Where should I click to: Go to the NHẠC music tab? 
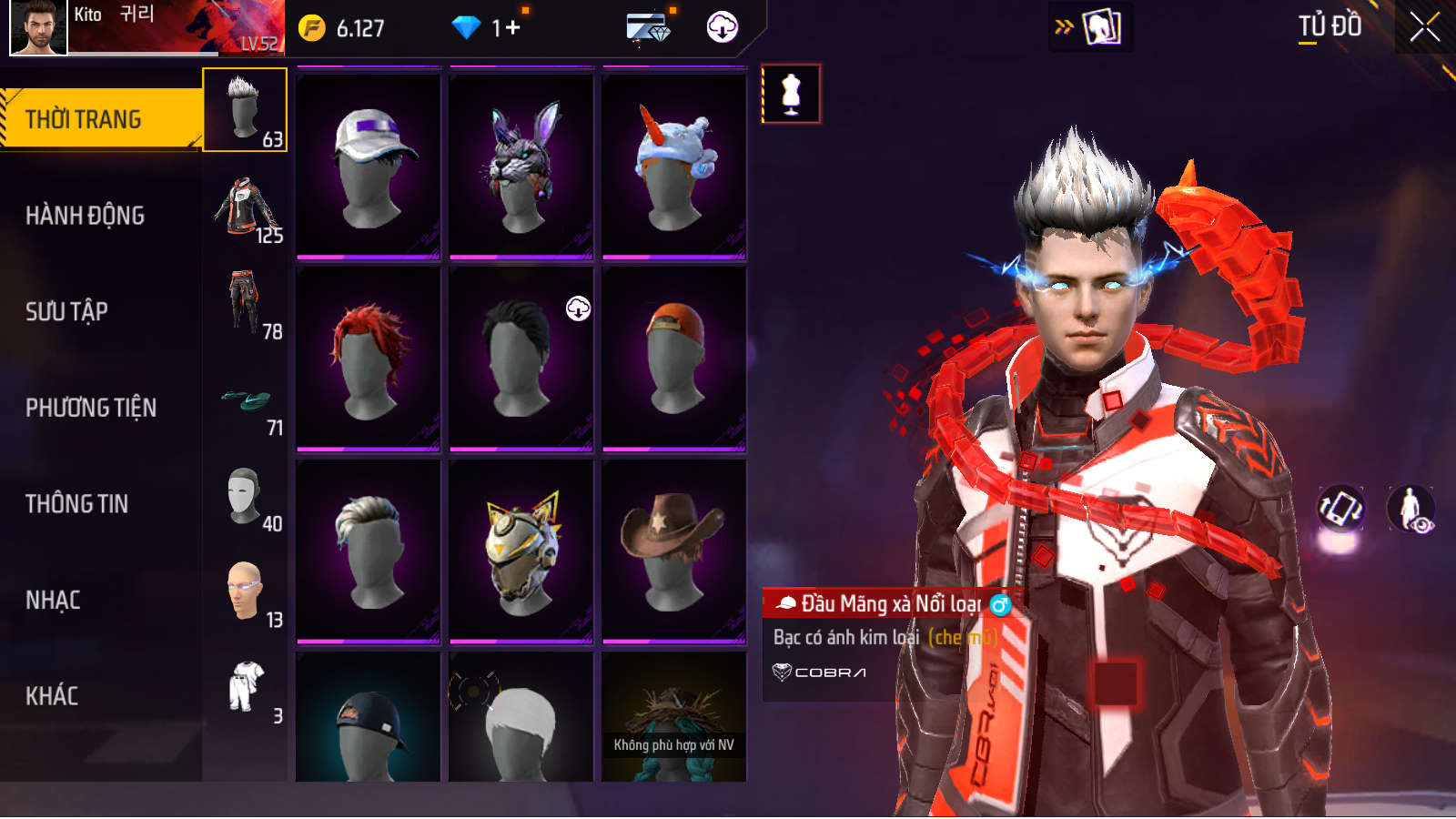(53, 601)
